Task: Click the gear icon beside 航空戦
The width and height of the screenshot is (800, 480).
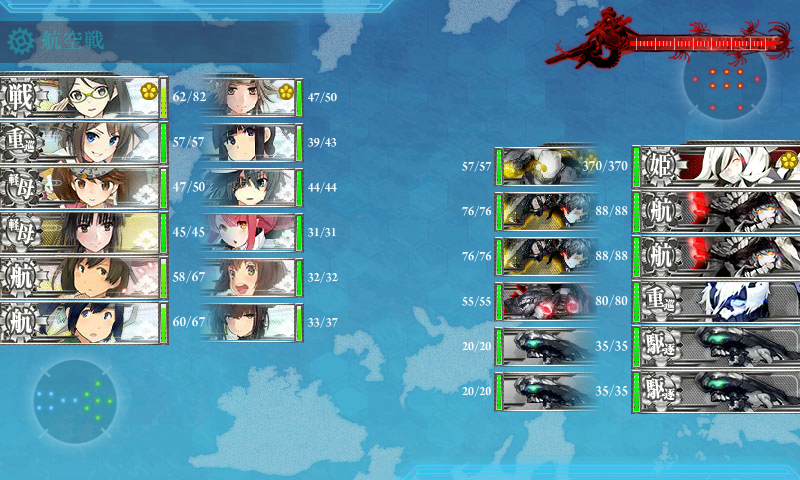Action: coord(20,41)
